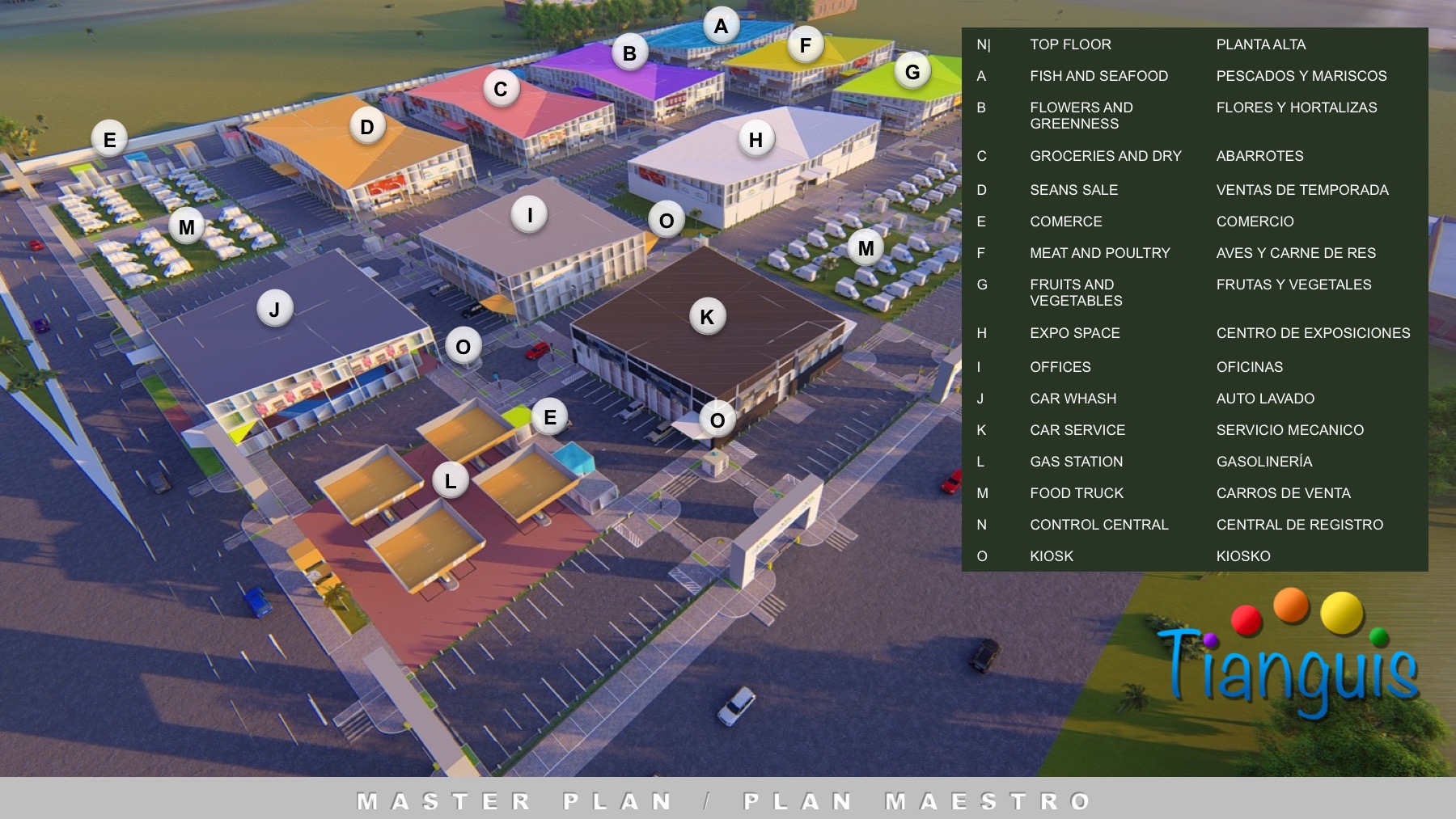Select the I marker on the offices building
This screenshot has height=819, width=1456.
point(530,215)
